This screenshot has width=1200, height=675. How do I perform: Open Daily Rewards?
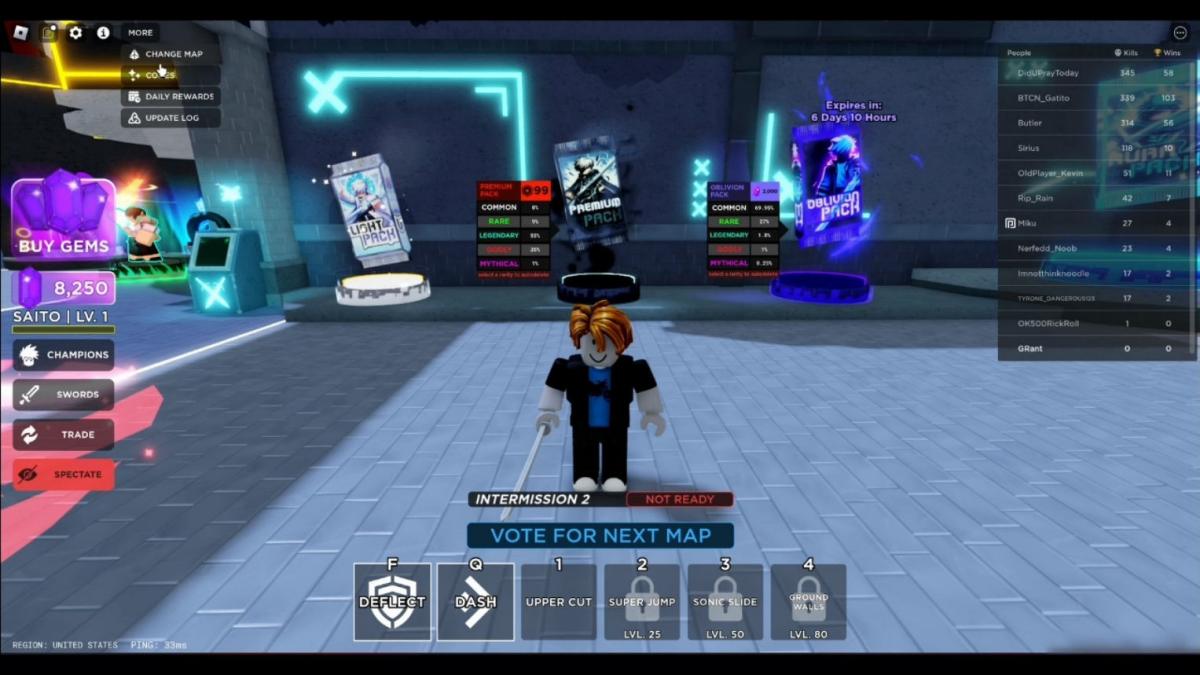[171, 97]
